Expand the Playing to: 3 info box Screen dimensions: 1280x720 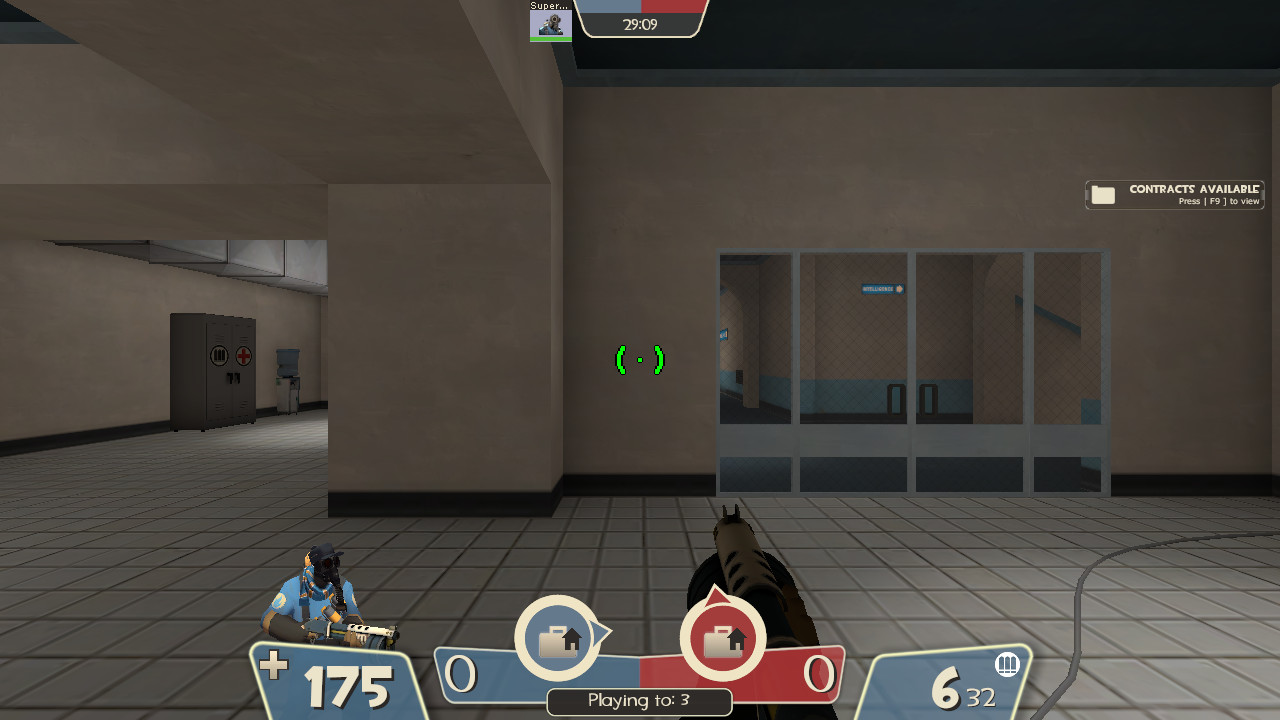(x=639, y=701)
